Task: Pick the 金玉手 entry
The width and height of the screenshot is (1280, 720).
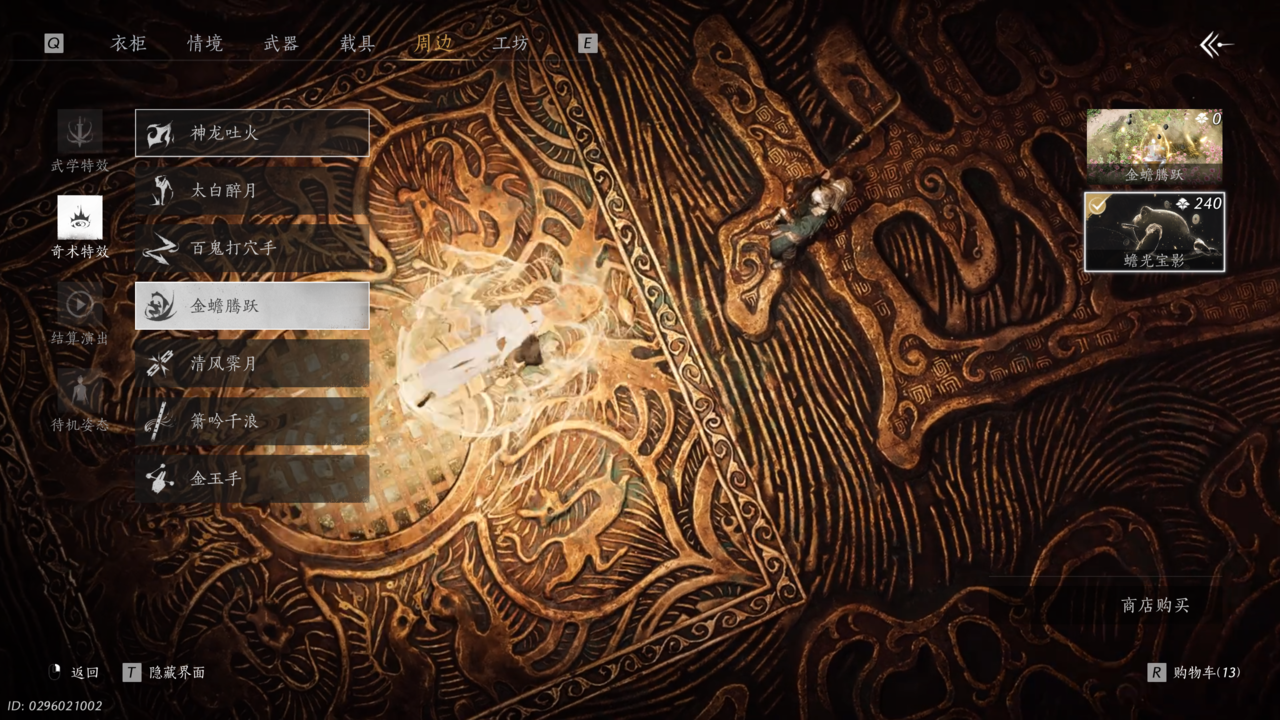Action: 252,479
